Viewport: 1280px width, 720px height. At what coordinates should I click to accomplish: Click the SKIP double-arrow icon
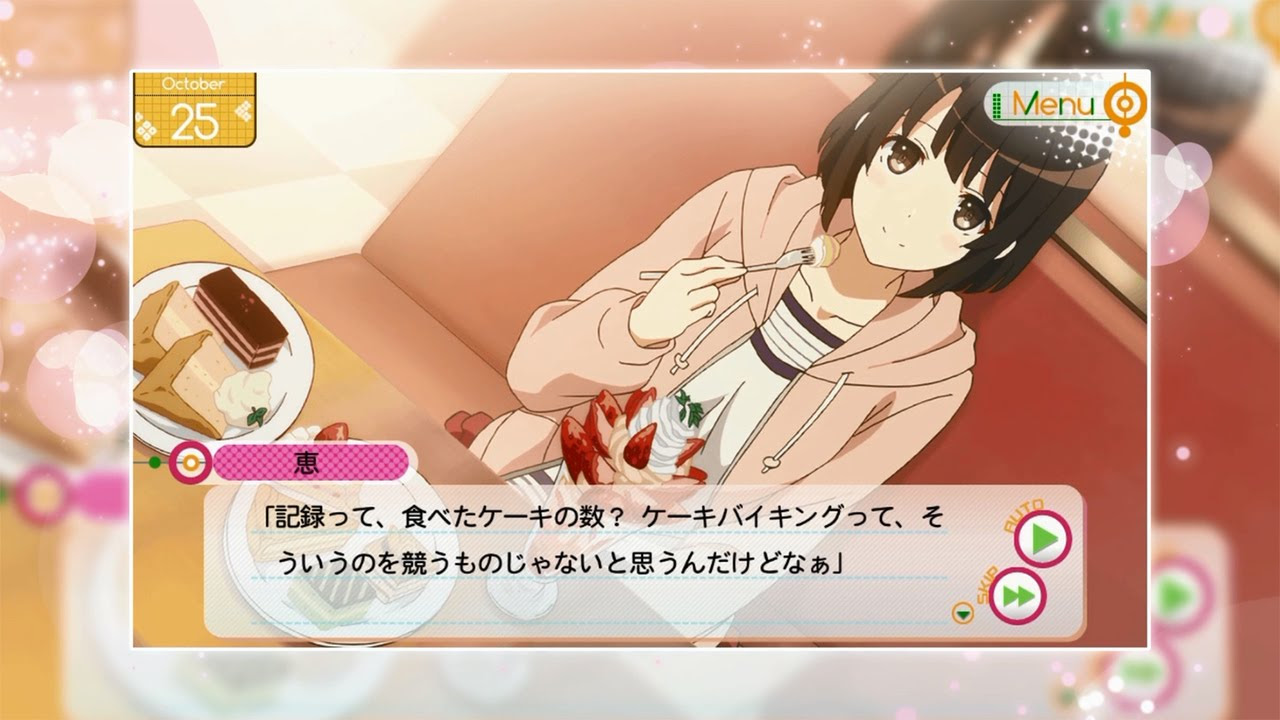[x=1021, y=594]
